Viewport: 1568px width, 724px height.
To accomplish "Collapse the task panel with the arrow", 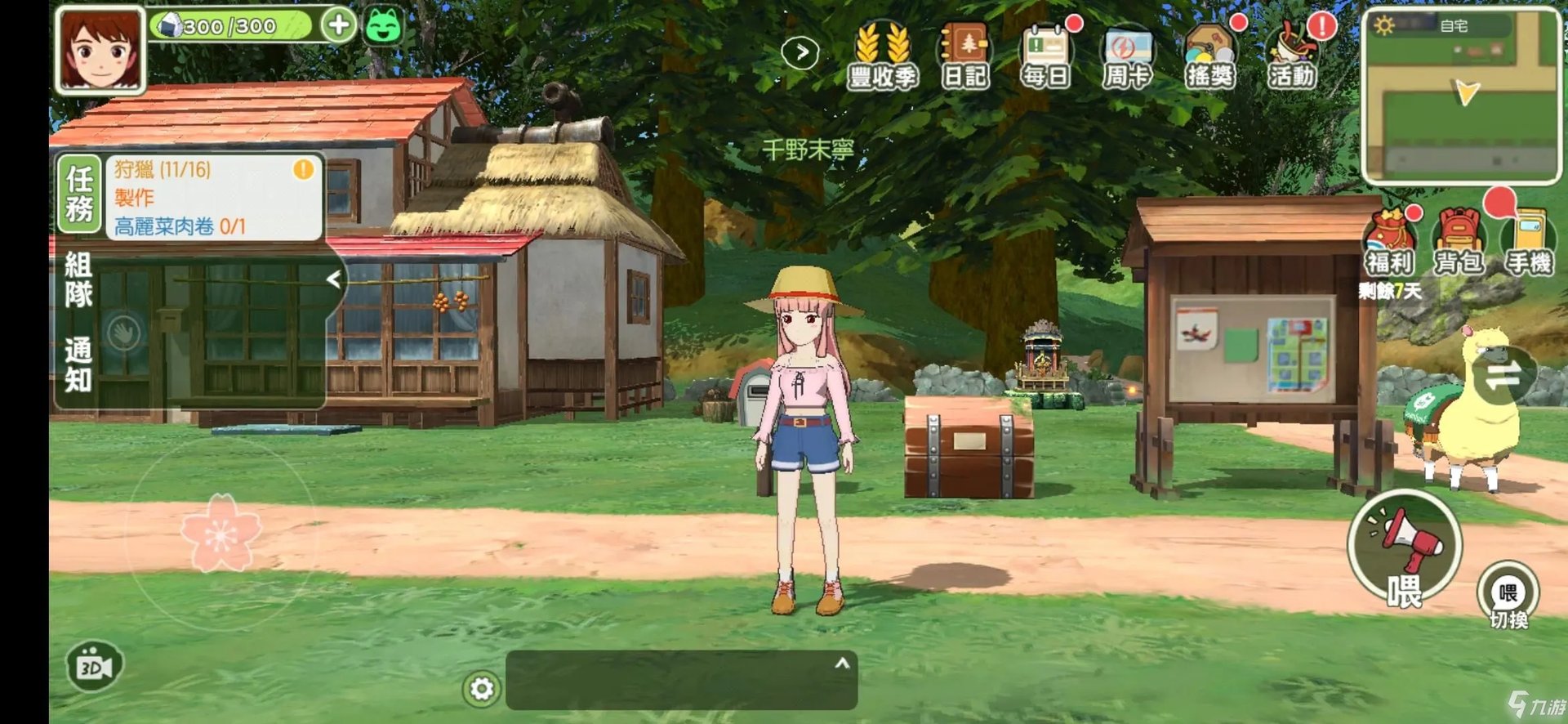I will click(335, 278).
